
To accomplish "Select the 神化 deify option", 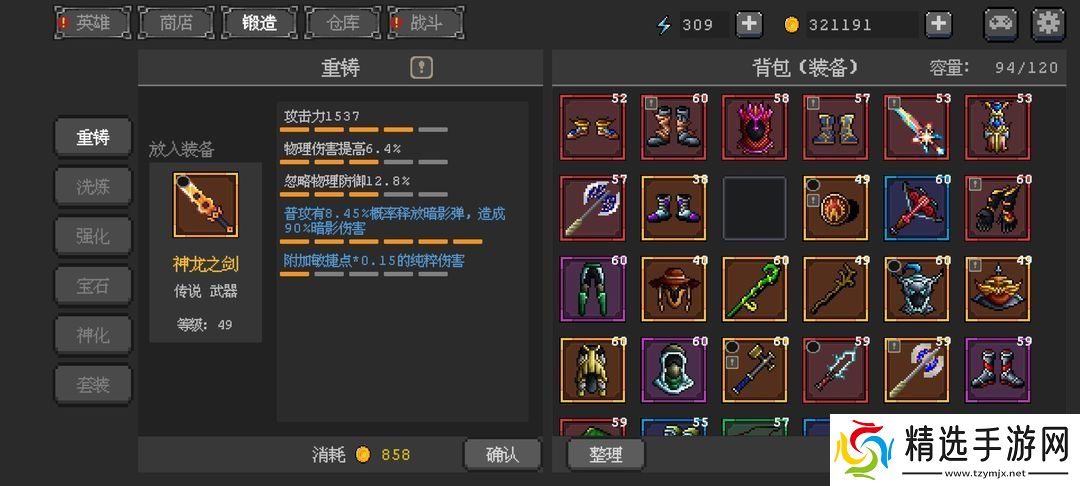I will pos(93,335).
